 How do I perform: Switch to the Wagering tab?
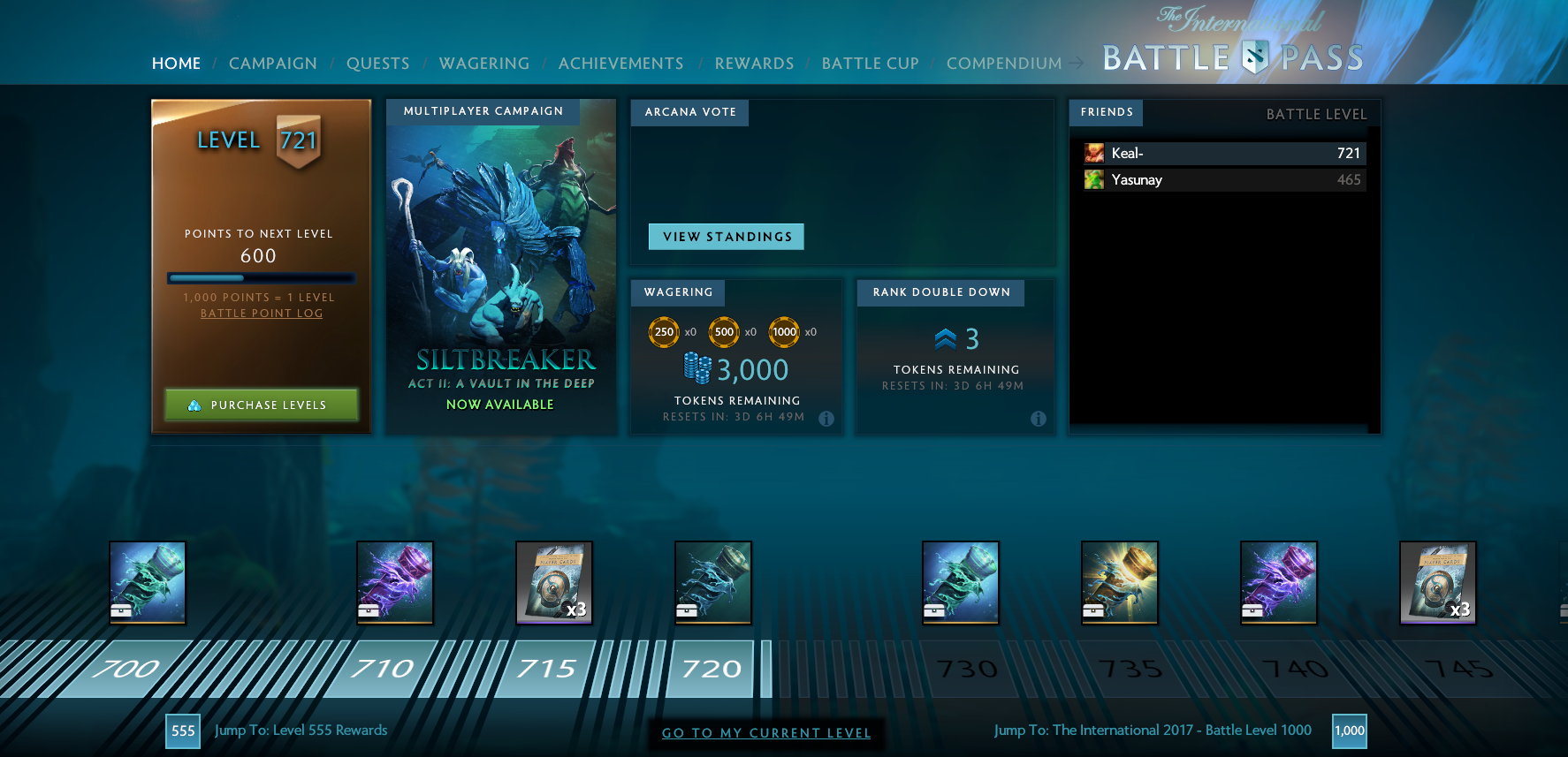click(483, 63)
